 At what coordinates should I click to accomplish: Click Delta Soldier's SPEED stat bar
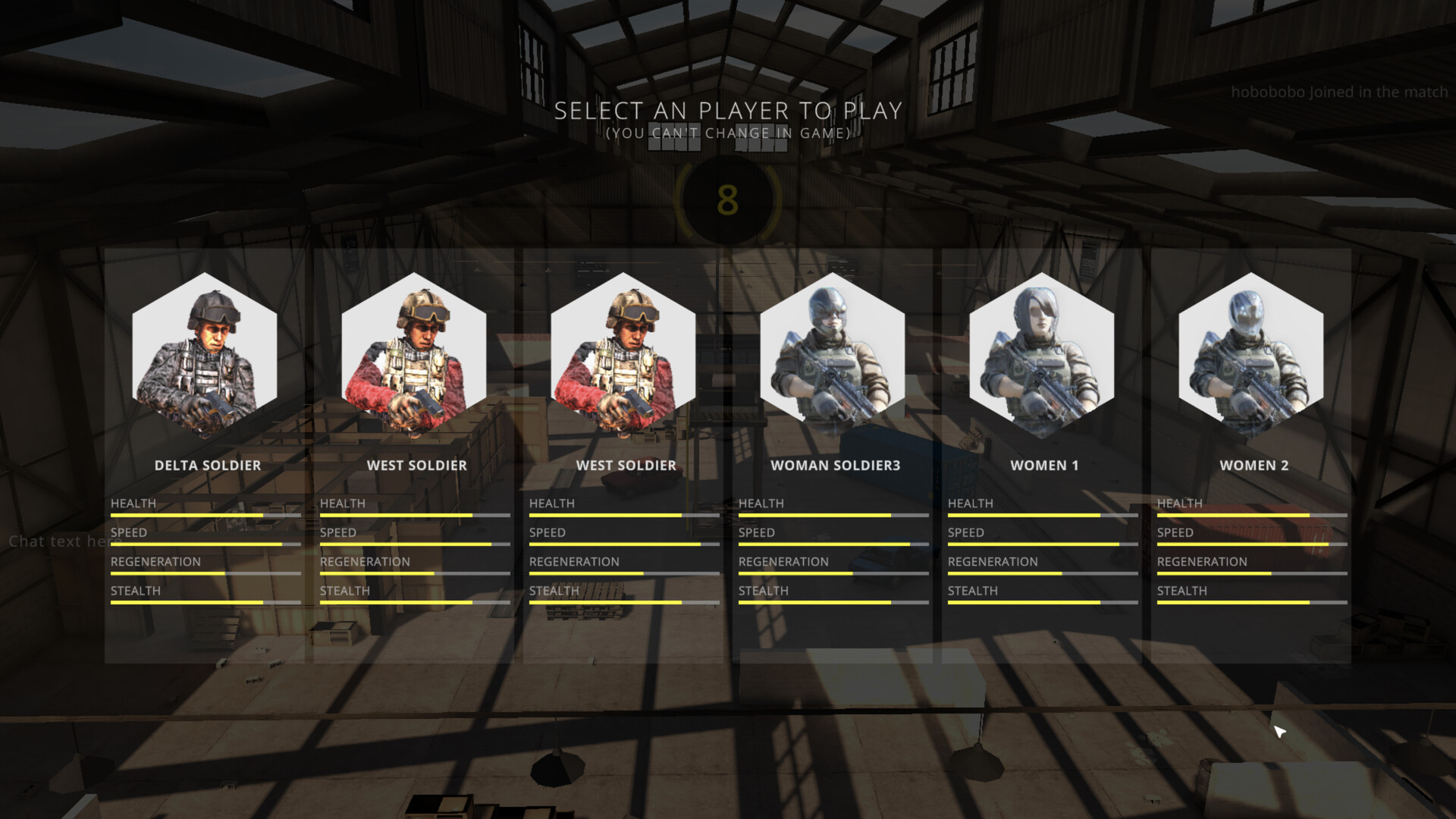[206, 544]
